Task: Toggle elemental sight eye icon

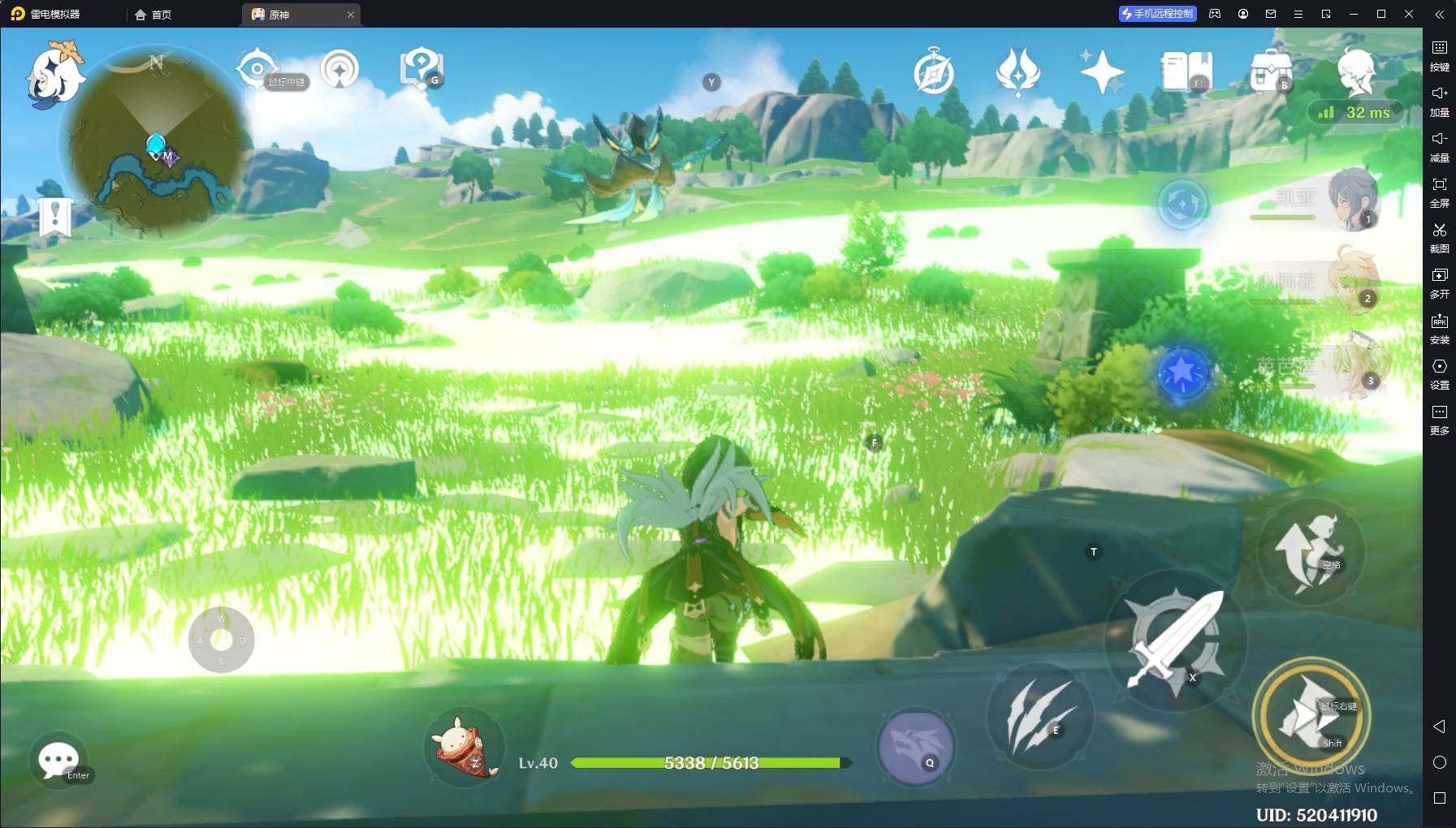Action: point(258,70)
